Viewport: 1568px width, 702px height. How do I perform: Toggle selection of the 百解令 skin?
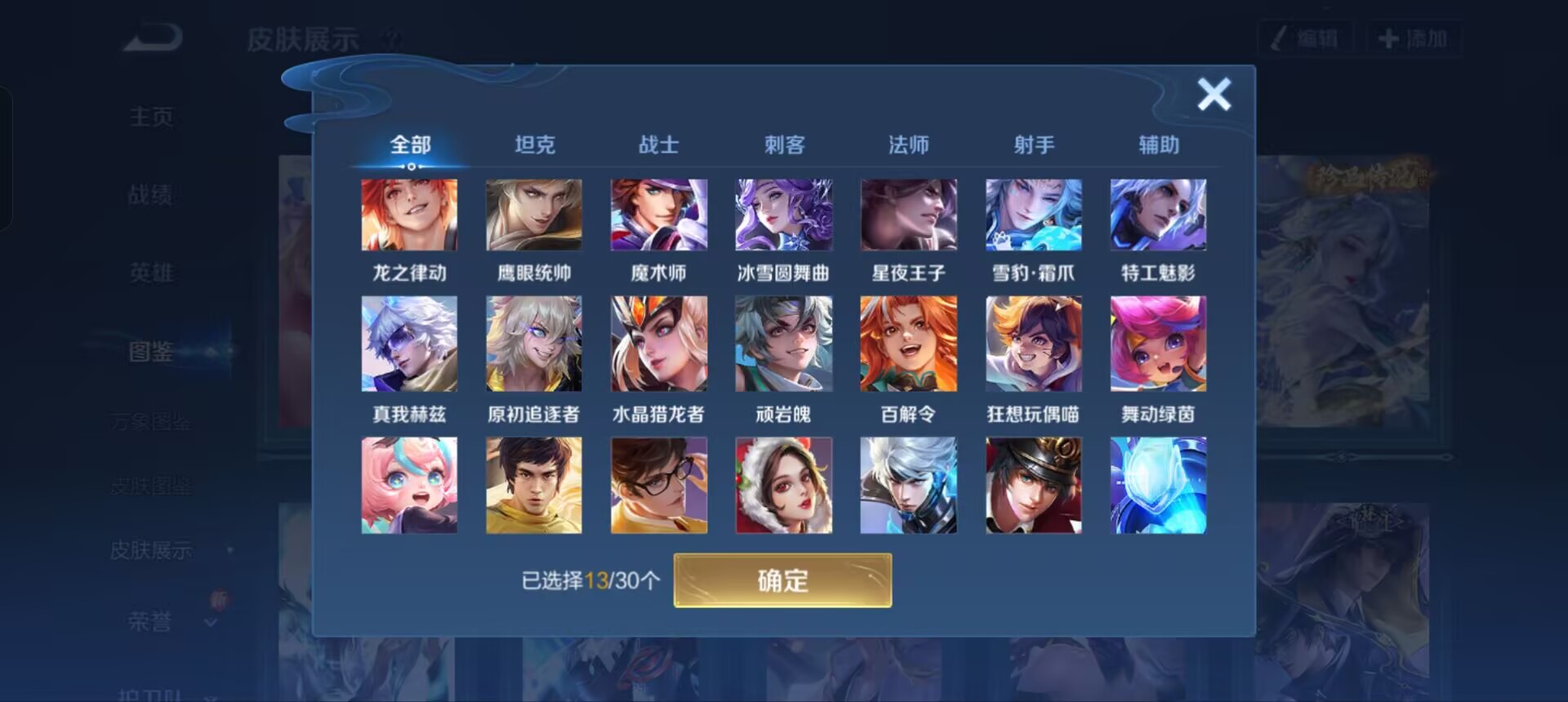coord(908,343)
